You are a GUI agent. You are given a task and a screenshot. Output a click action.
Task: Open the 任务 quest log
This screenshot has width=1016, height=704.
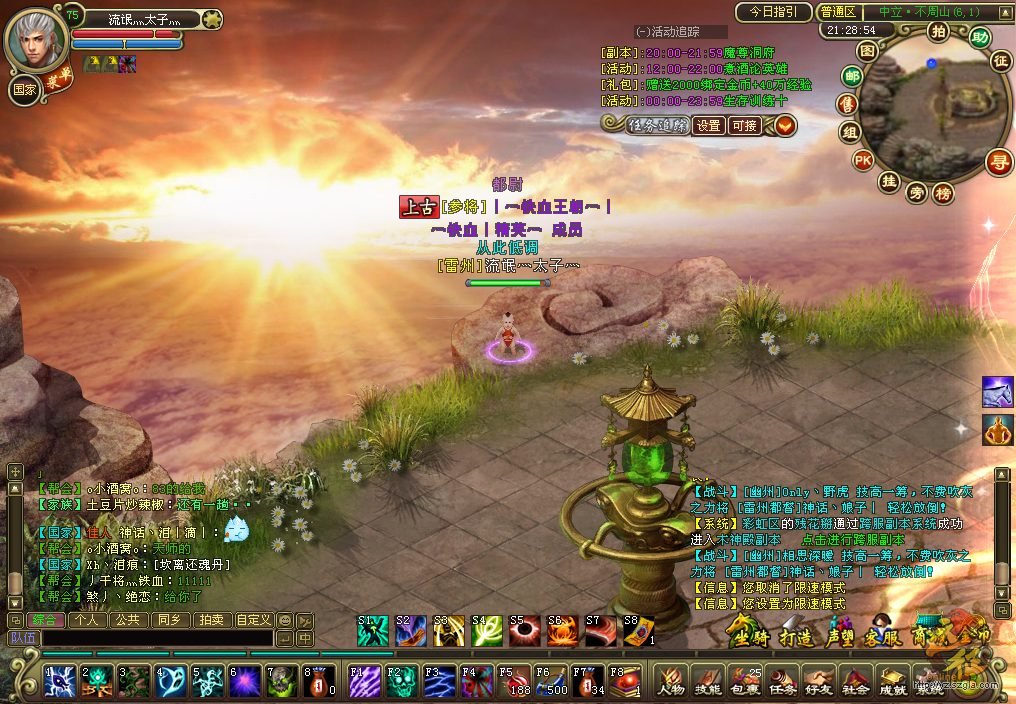click(781, 682)
